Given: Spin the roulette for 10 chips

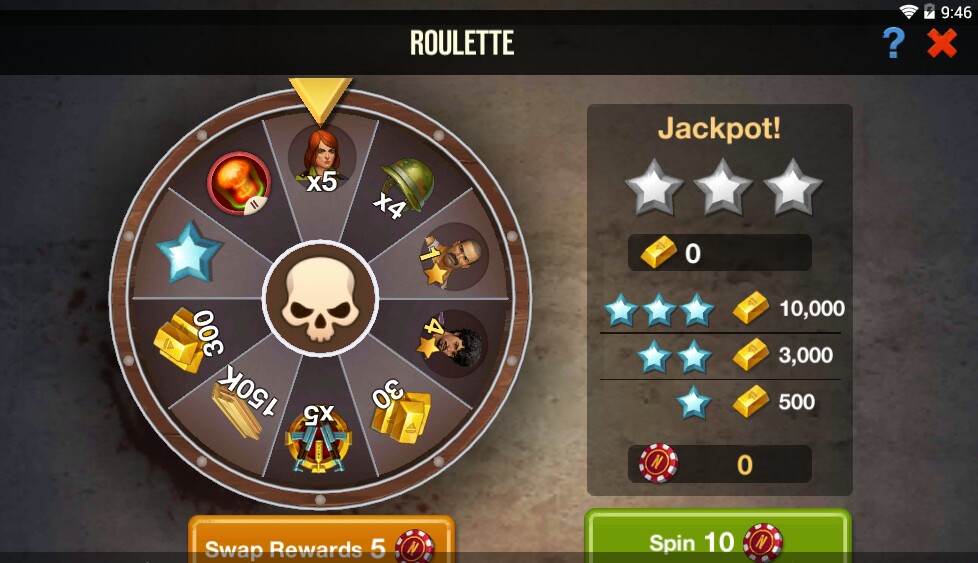Looking at the screenshot, I should 716,540.
